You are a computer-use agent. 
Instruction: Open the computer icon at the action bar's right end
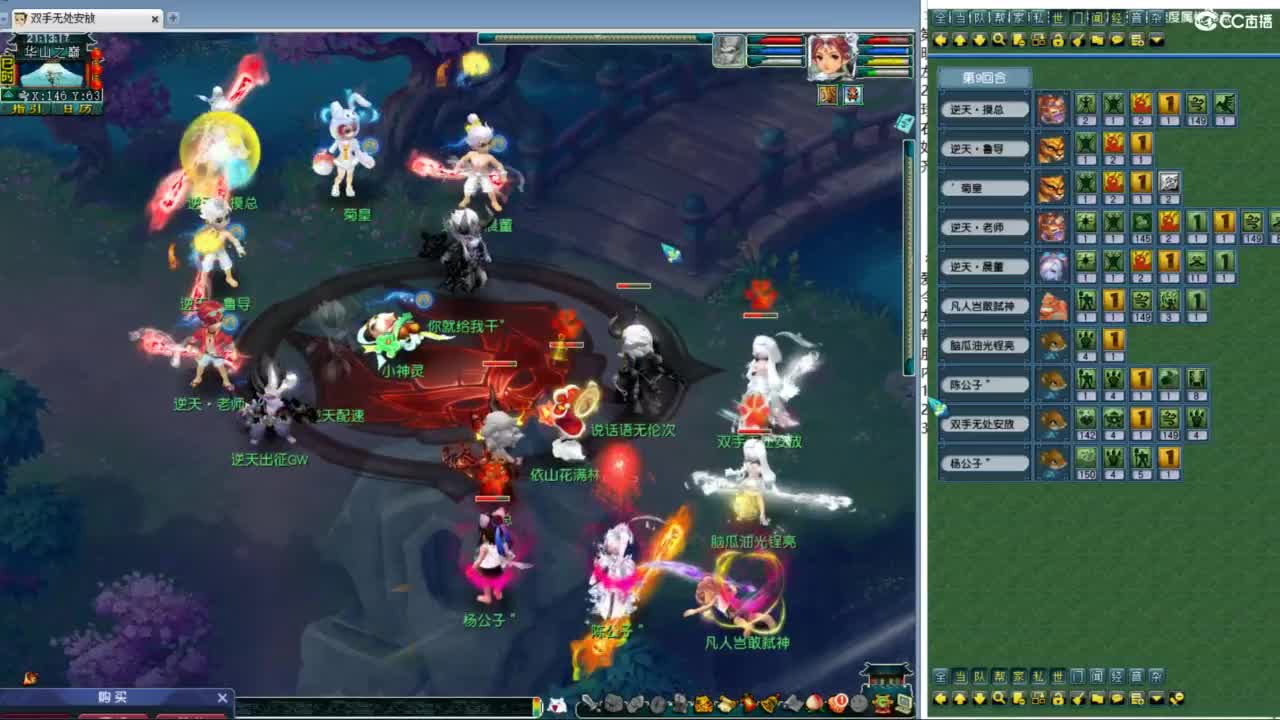coord(905,705)
